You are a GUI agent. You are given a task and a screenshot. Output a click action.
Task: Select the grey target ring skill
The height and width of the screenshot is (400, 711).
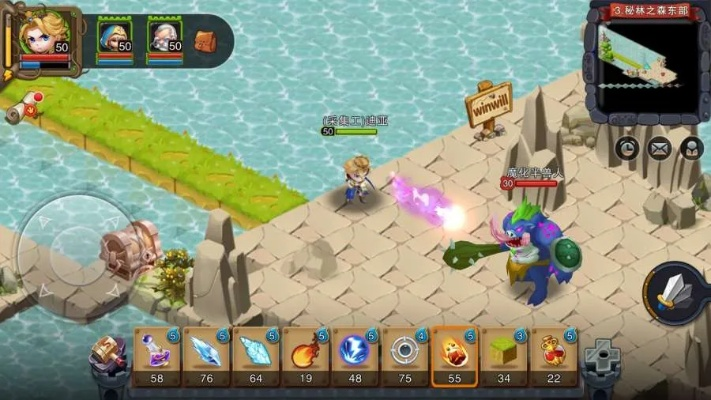coord(405,354)
